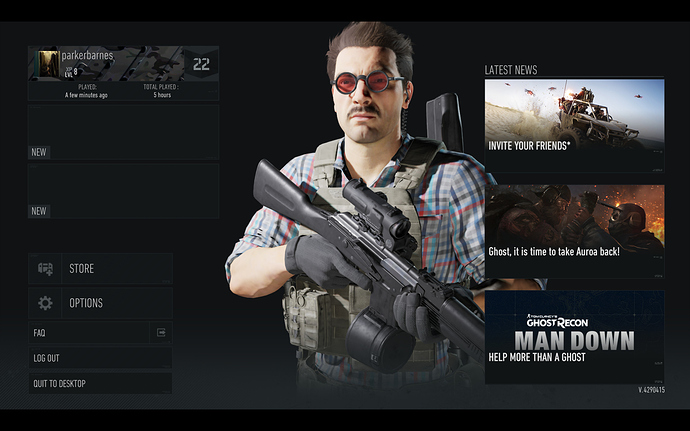Open the Store menu
Viewport: 690px width, 431px height.
[x=100, y=269]
